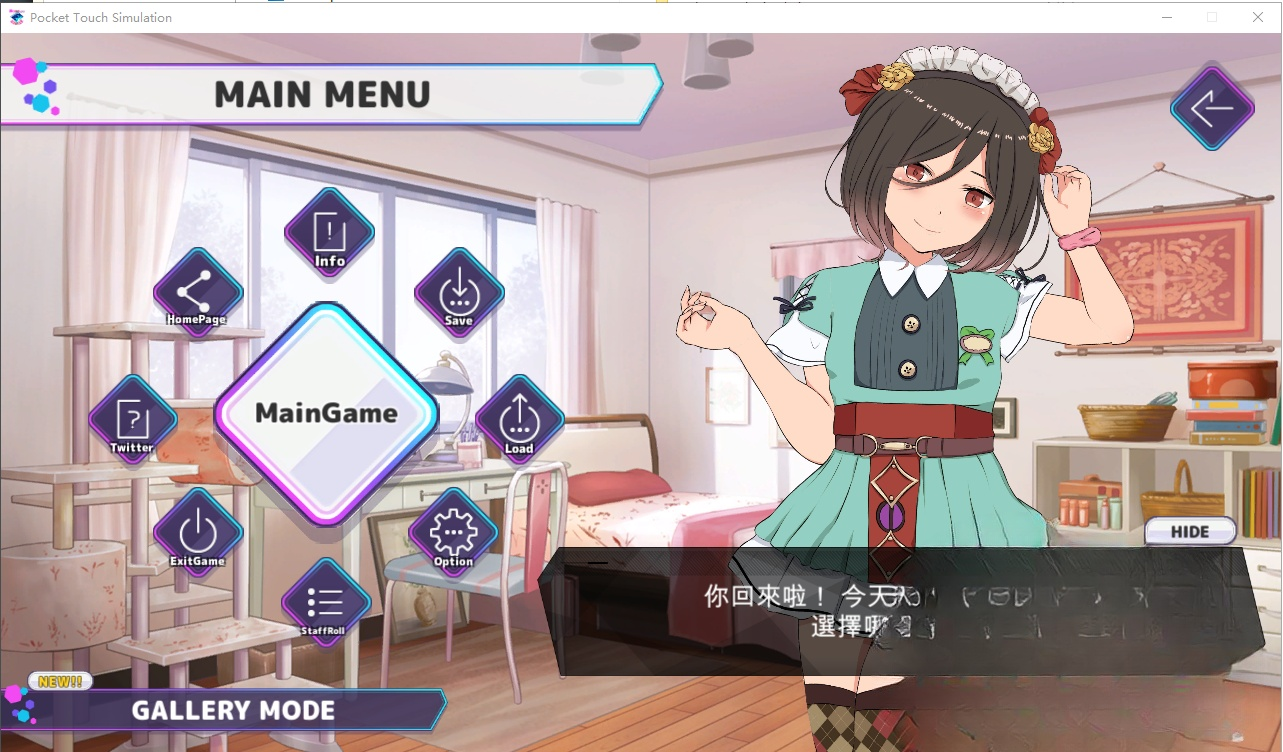Hide the dialogue box with HIDE
Screen dimensions: 1283x752
click(x=1190, y=532)
